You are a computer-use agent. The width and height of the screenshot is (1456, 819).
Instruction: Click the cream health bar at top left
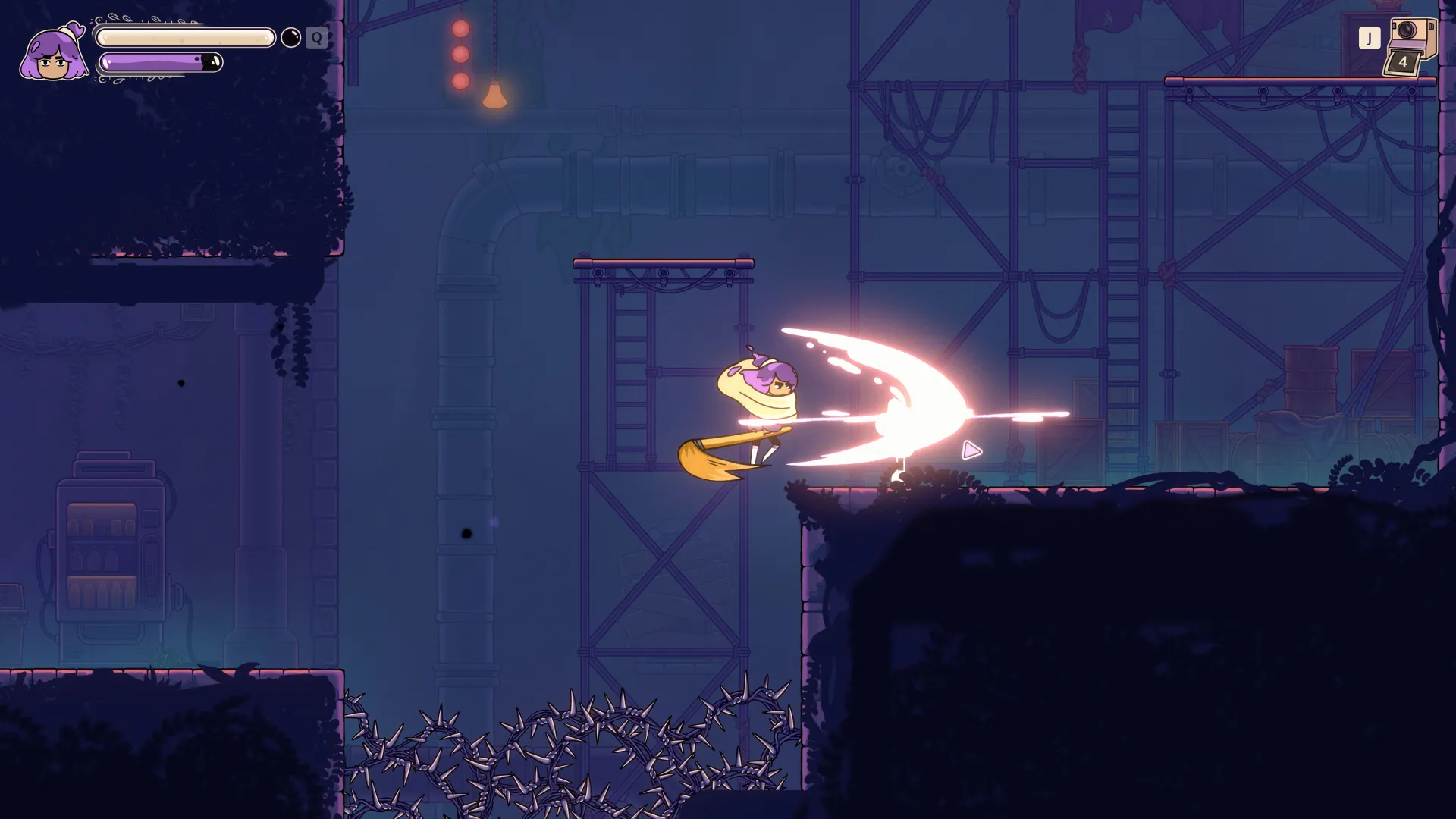click(x=182, y=36)
